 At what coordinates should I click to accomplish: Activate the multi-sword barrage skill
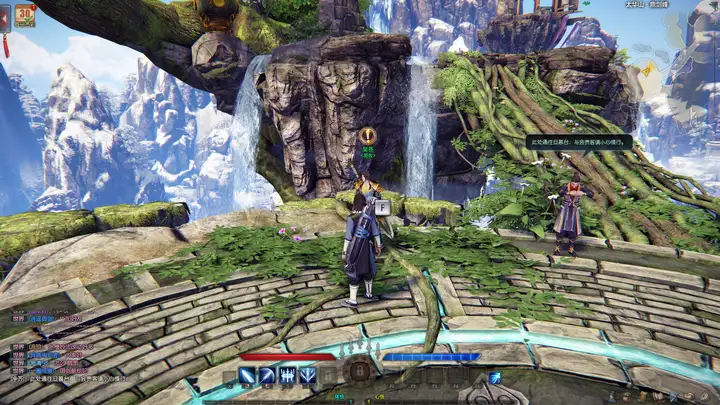(x=288, y=376)
